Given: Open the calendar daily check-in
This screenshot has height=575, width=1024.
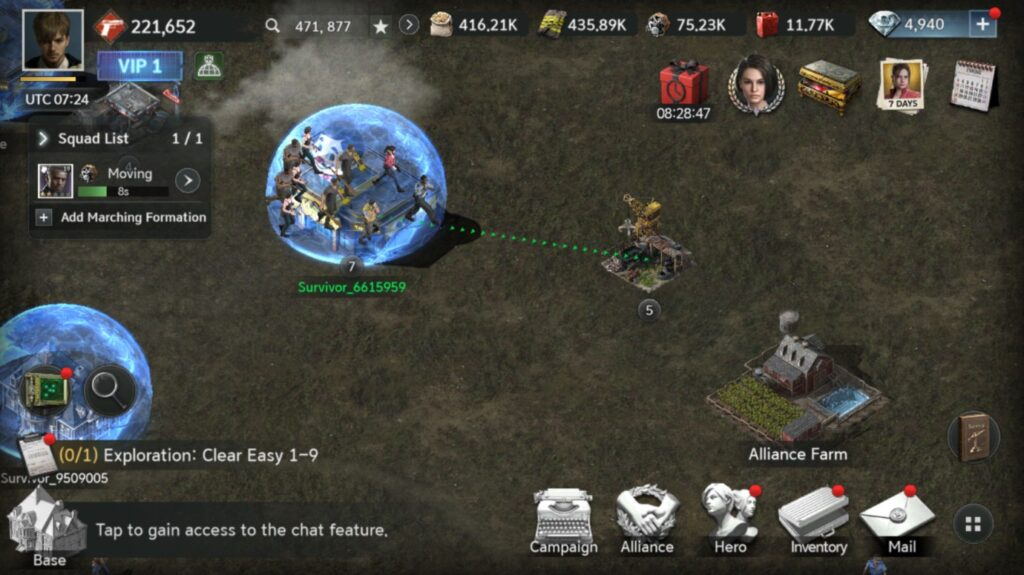Looking at the screenshot, I should (x=973, y=85).
